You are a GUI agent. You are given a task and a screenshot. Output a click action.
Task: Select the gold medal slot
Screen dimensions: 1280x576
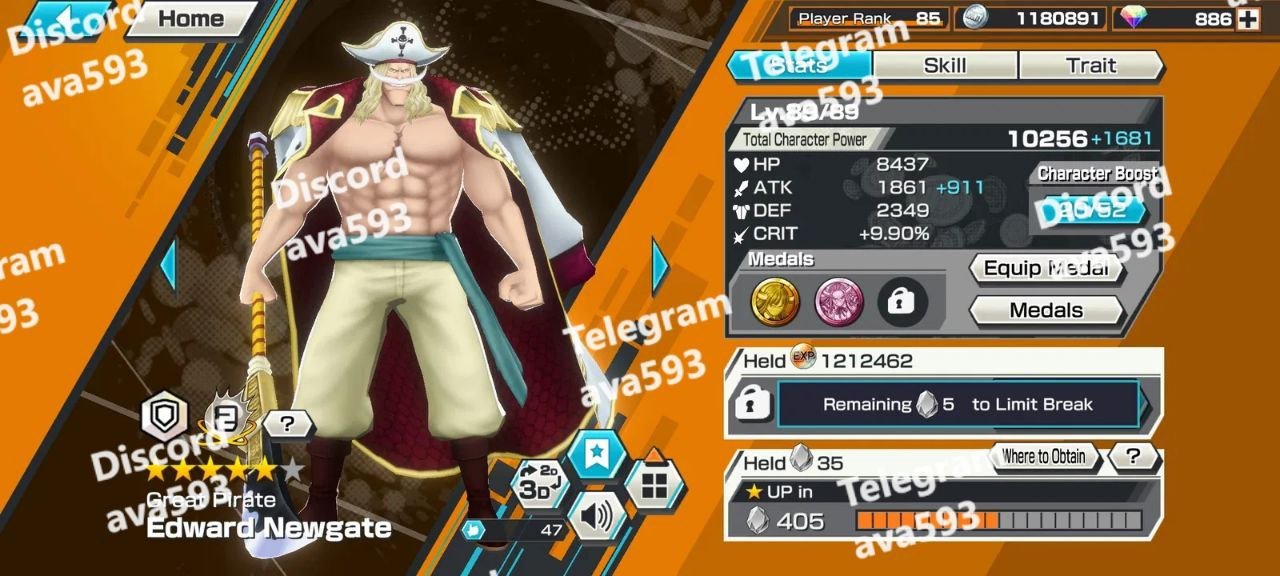[775, 302]
